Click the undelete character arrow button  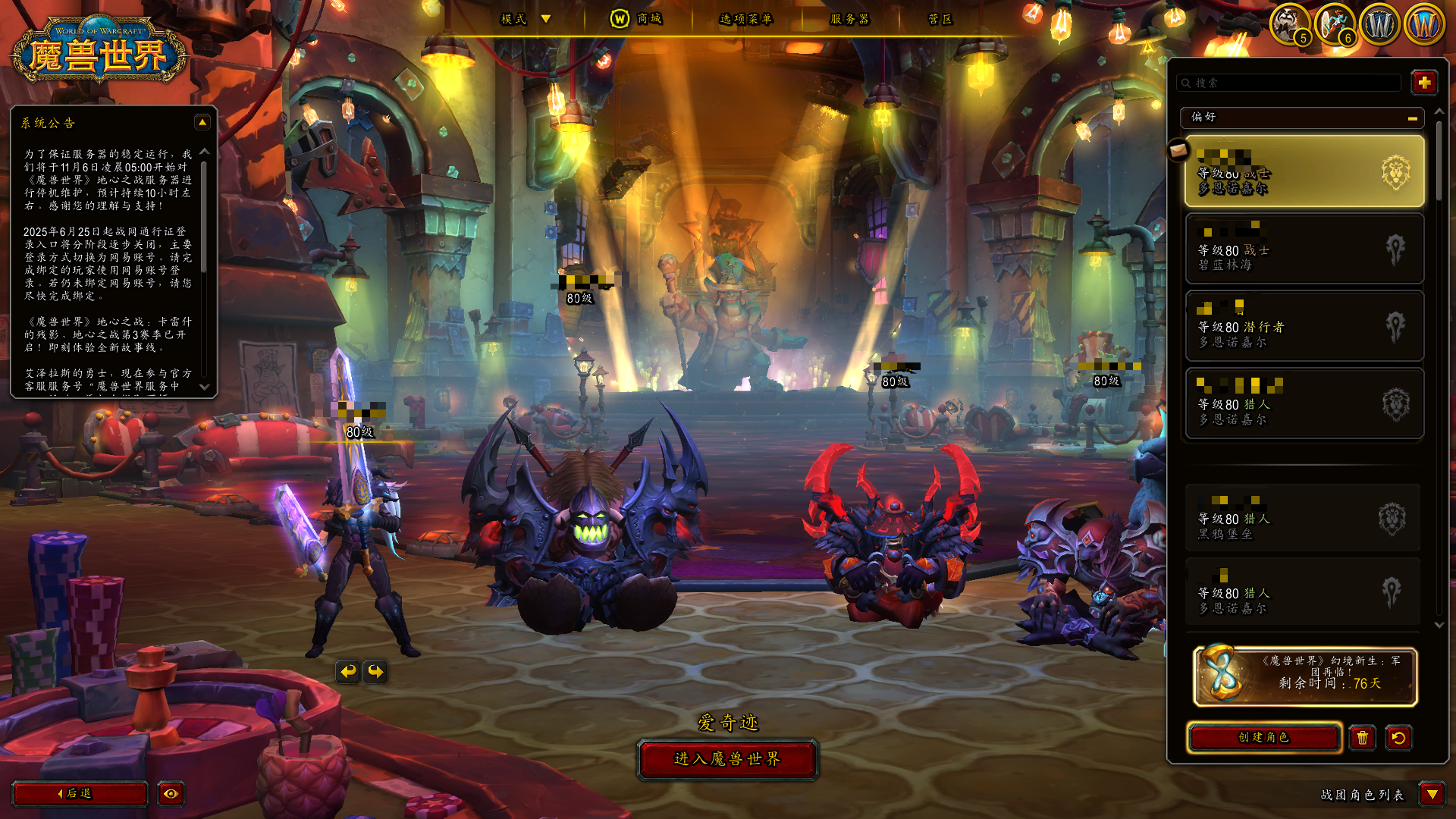pos(1398,738)
